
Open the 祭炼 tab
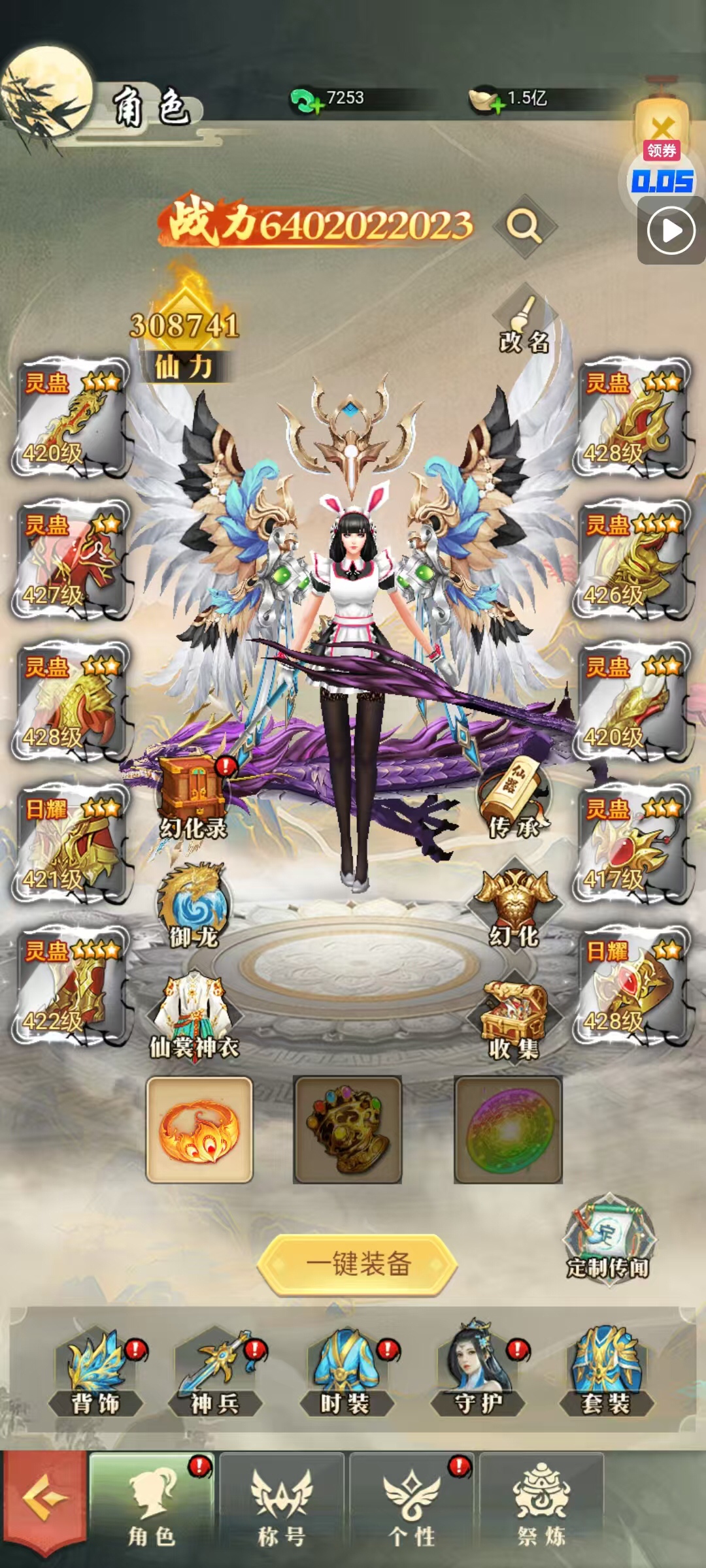click(x=541, y=1508)
